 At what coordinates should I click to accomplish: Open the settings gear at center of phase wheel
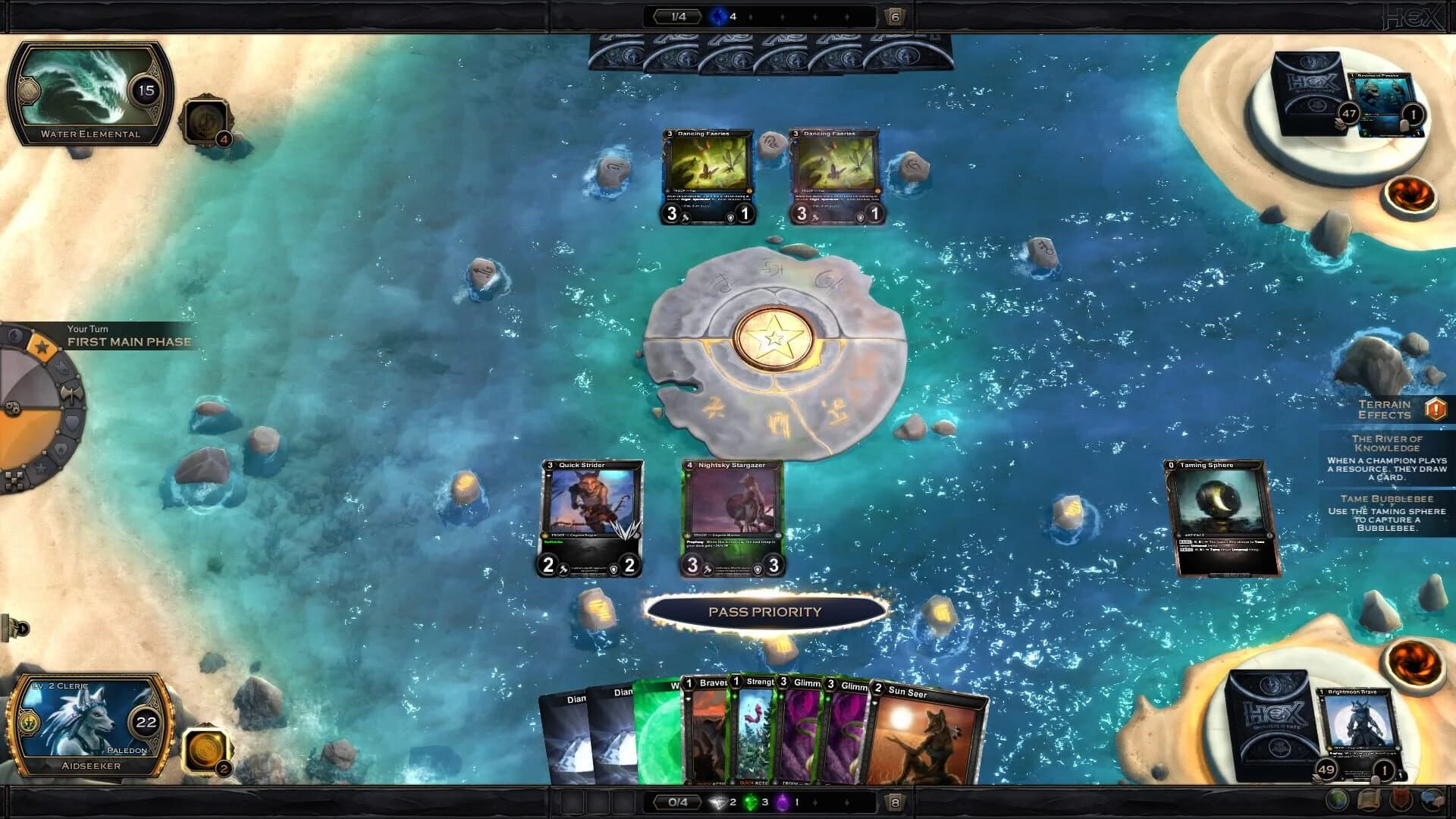[12, 408]
